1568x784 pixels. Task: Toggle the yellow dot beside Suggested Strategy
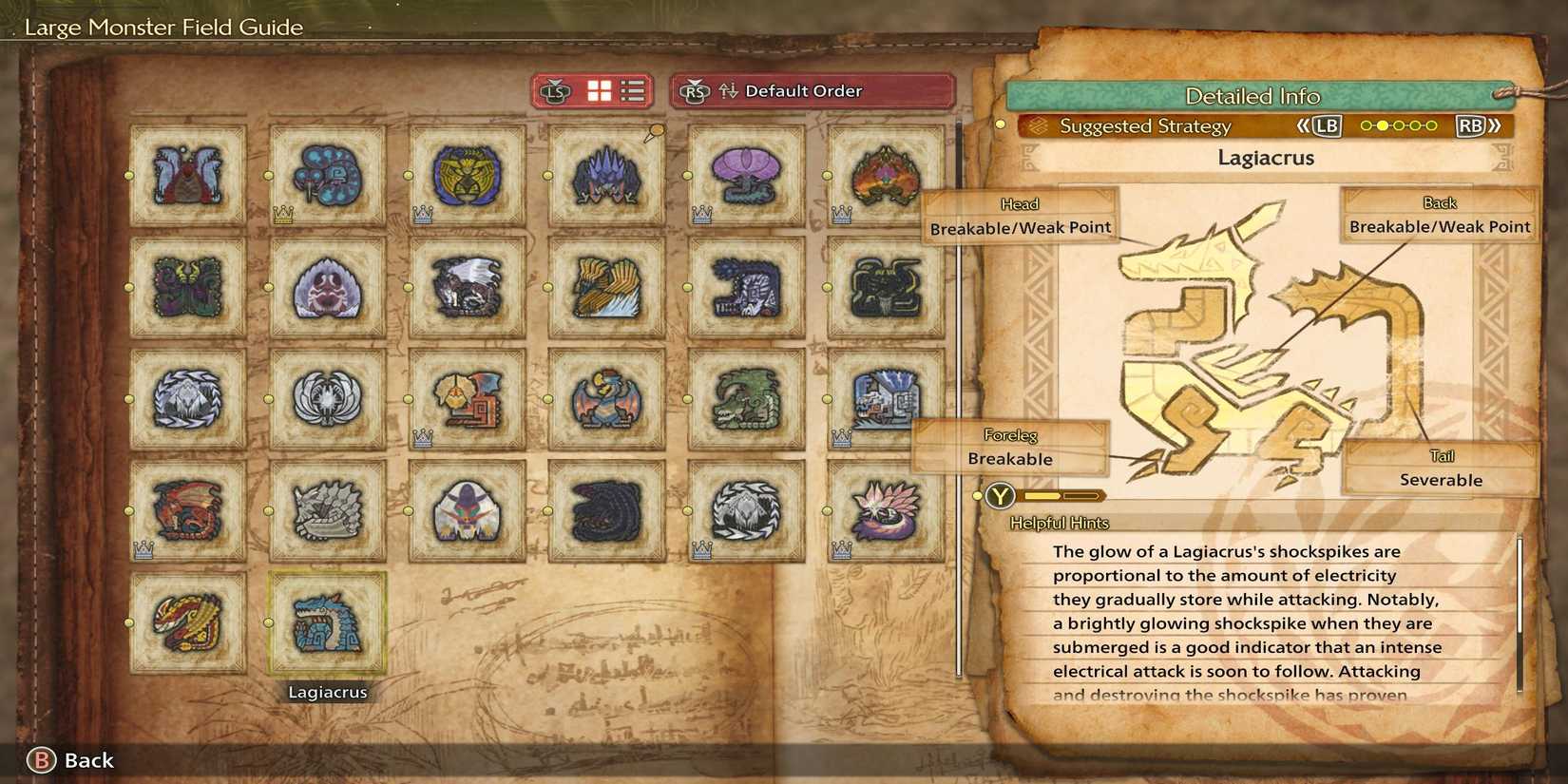click(1000, 124)
